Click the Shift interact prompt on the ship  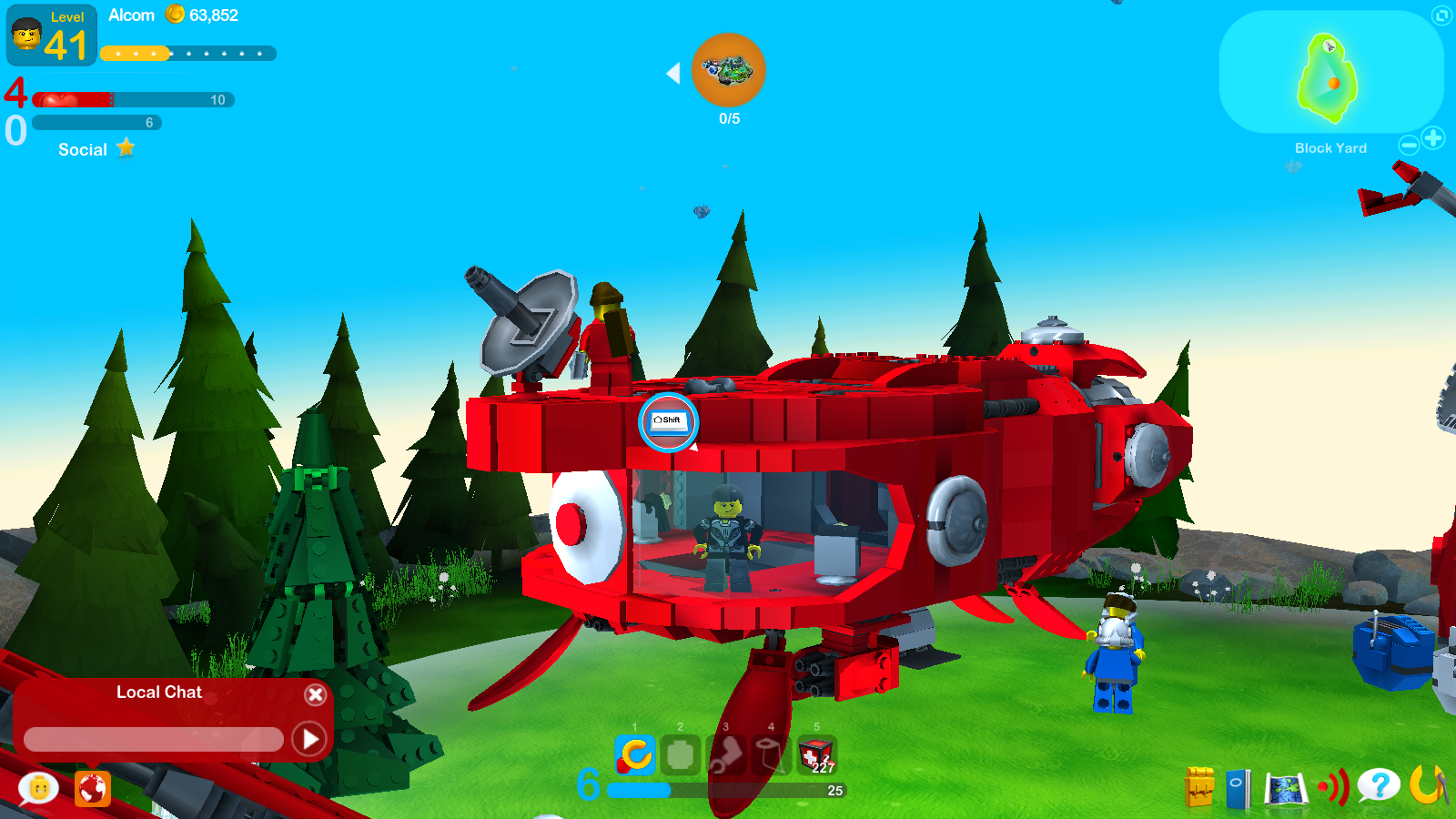(667, 422)
